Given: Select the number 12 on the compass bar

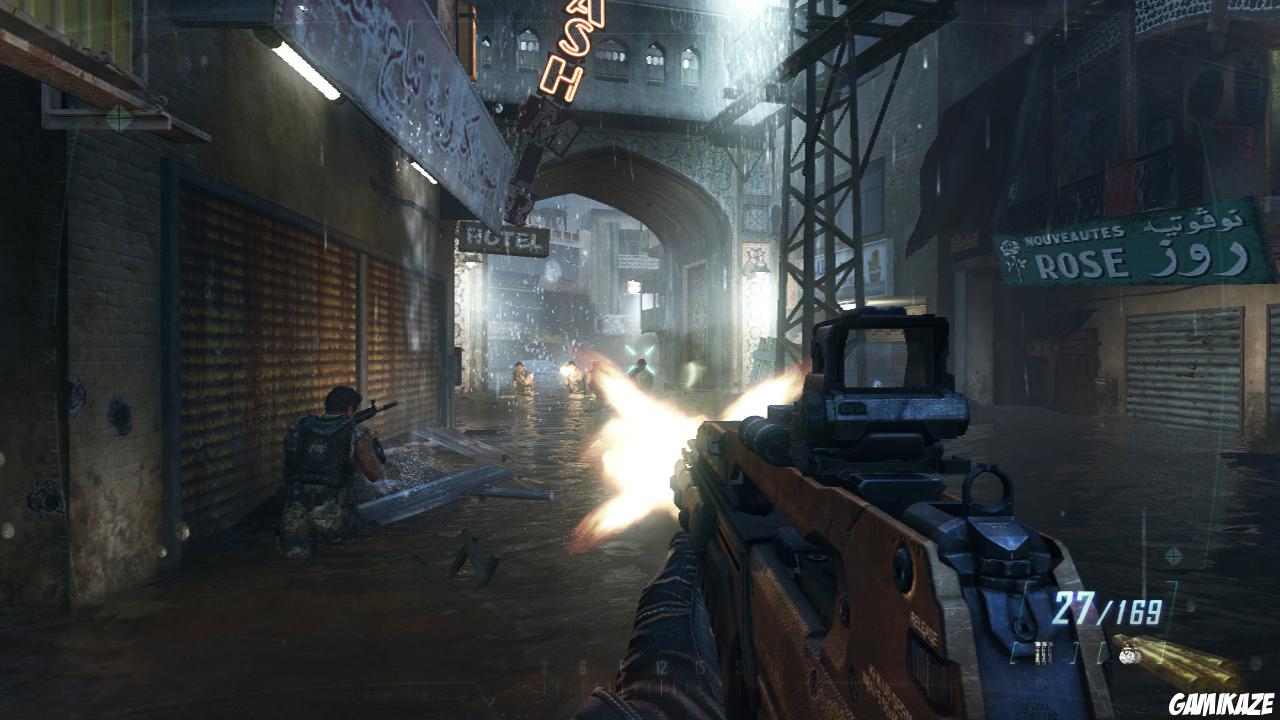Looking at the screenshot, I should pyautogui.click(x=662, y=664).
